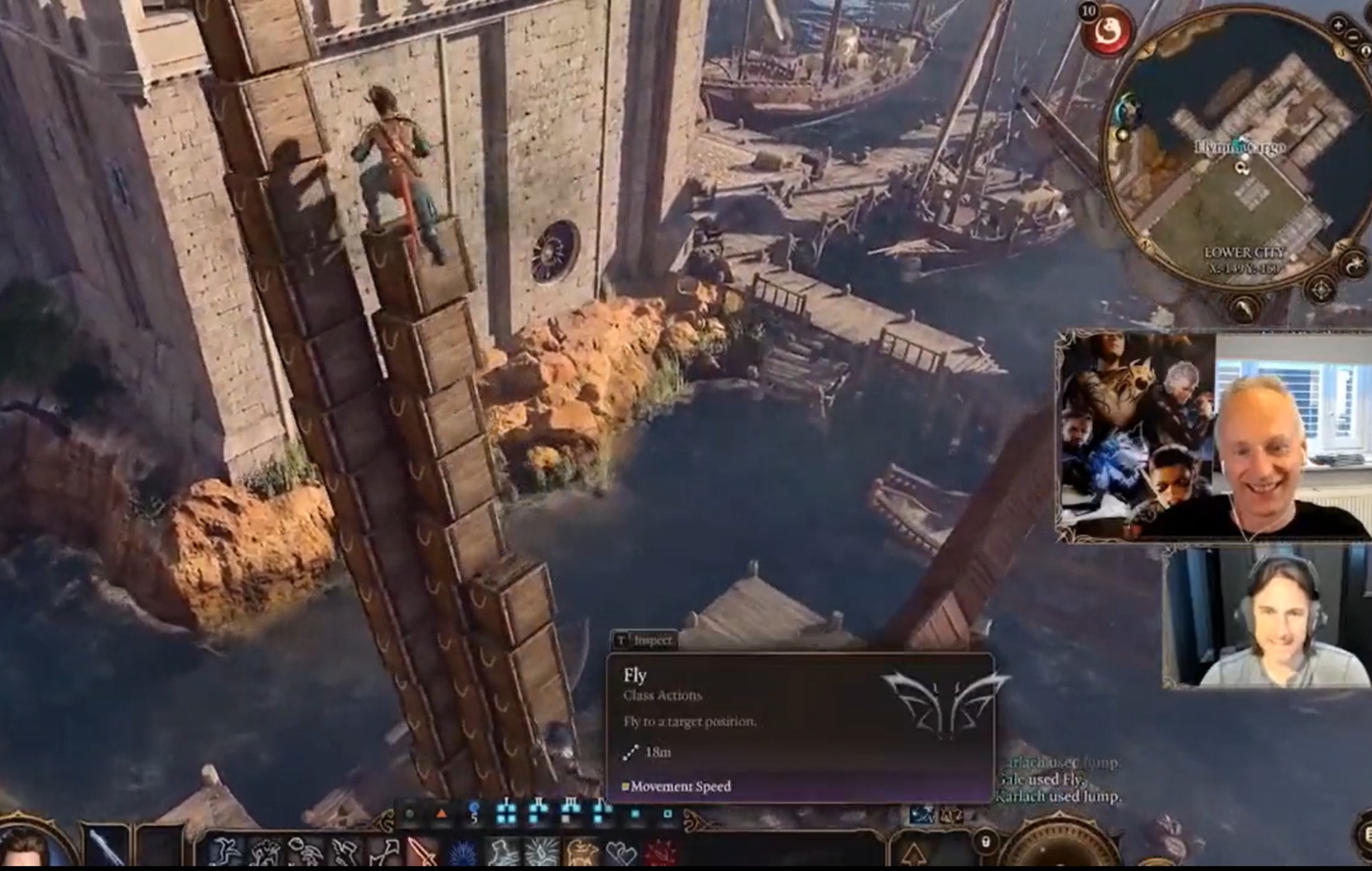Open camp via the moon icon beside the minimap
1372x871 pixels.
click(x=1354, y=263)
